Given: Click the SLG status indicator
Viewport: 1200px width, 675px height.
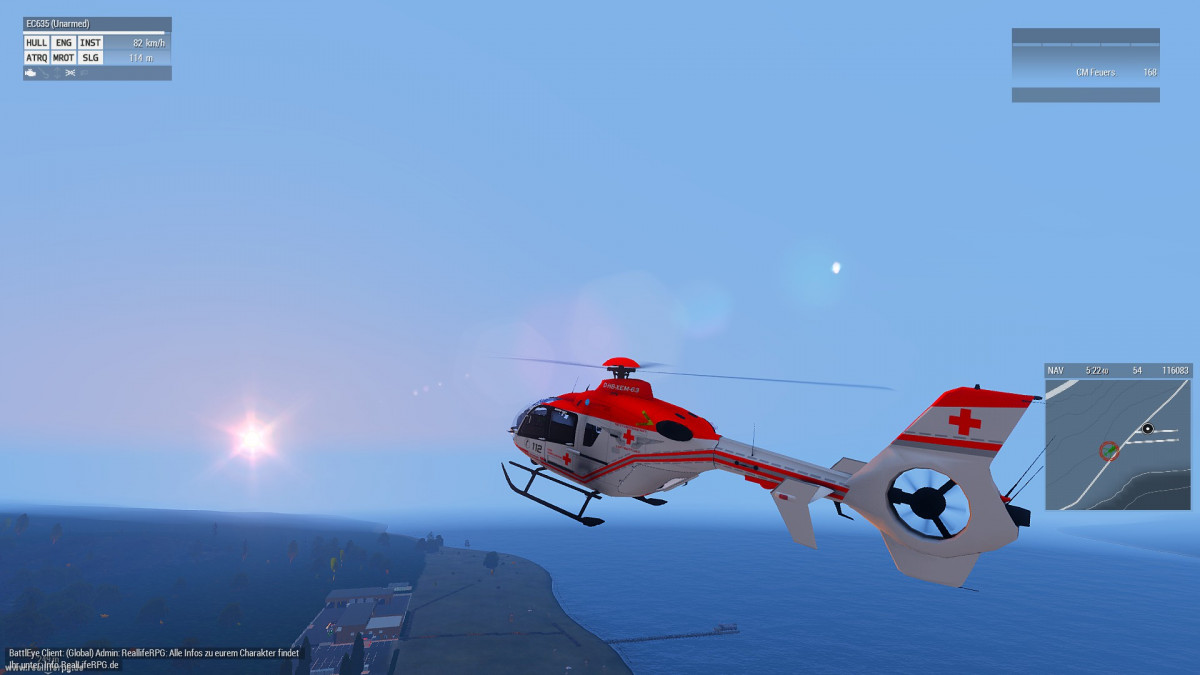Looking at the screenshot, I should click(90, 58).
